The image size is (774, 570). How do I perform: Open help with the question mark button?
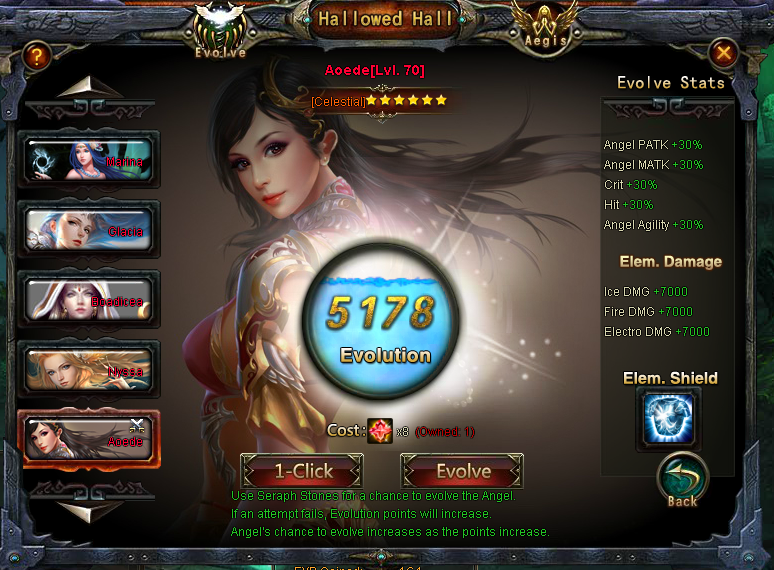pos(37,56)
